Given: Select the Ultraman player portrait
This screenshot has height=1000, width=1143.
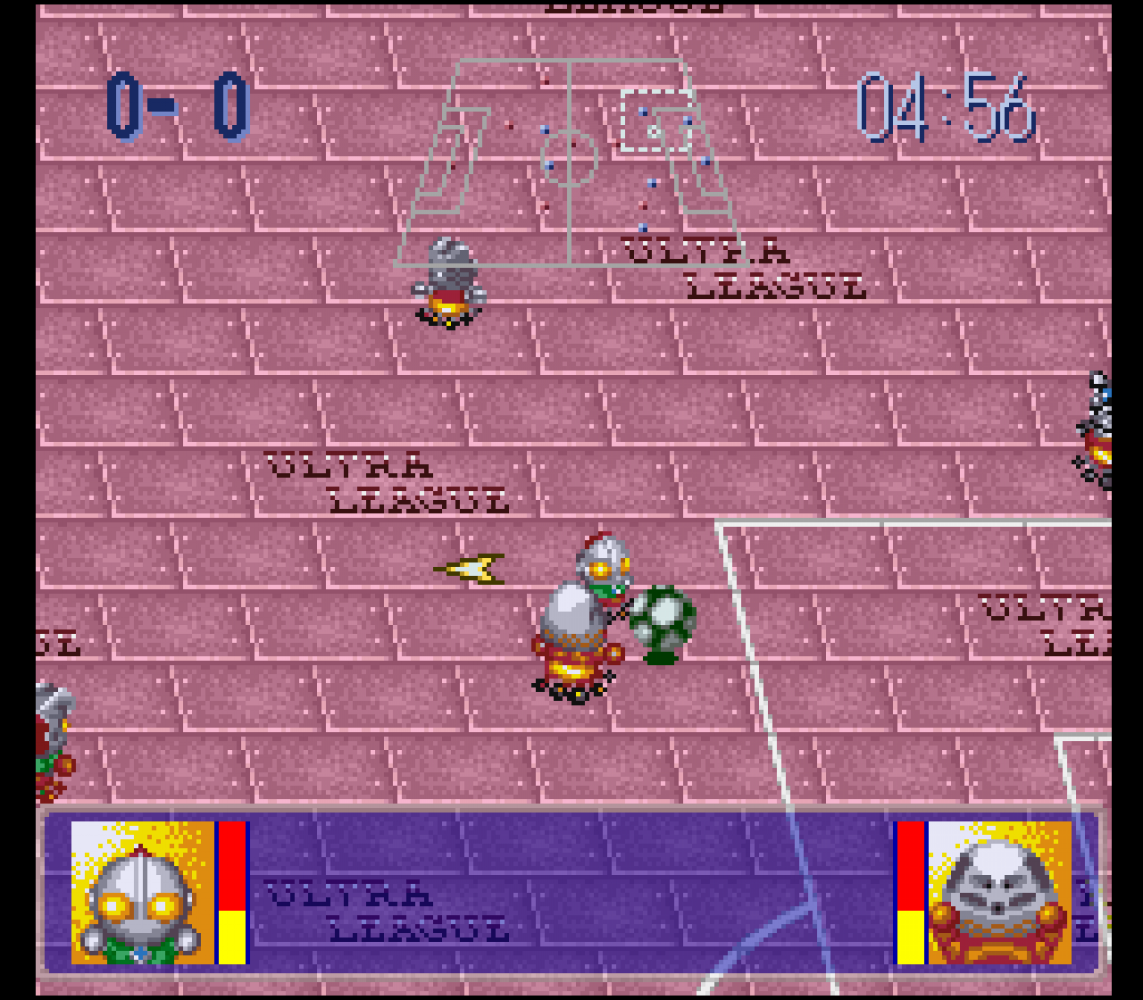Looking at the screenshot, I should (142, 893).
